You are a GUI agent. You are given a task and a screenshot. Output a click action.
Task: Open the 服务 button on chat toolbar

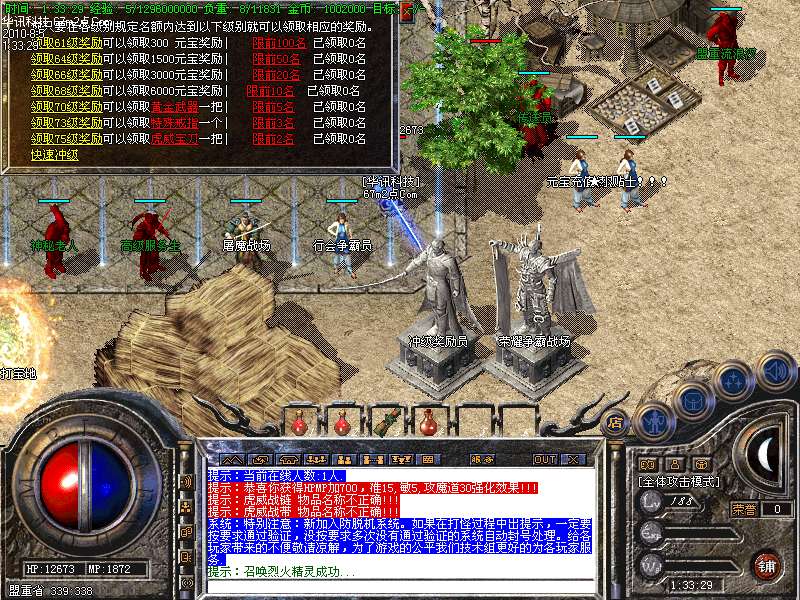tap(481, 459)
